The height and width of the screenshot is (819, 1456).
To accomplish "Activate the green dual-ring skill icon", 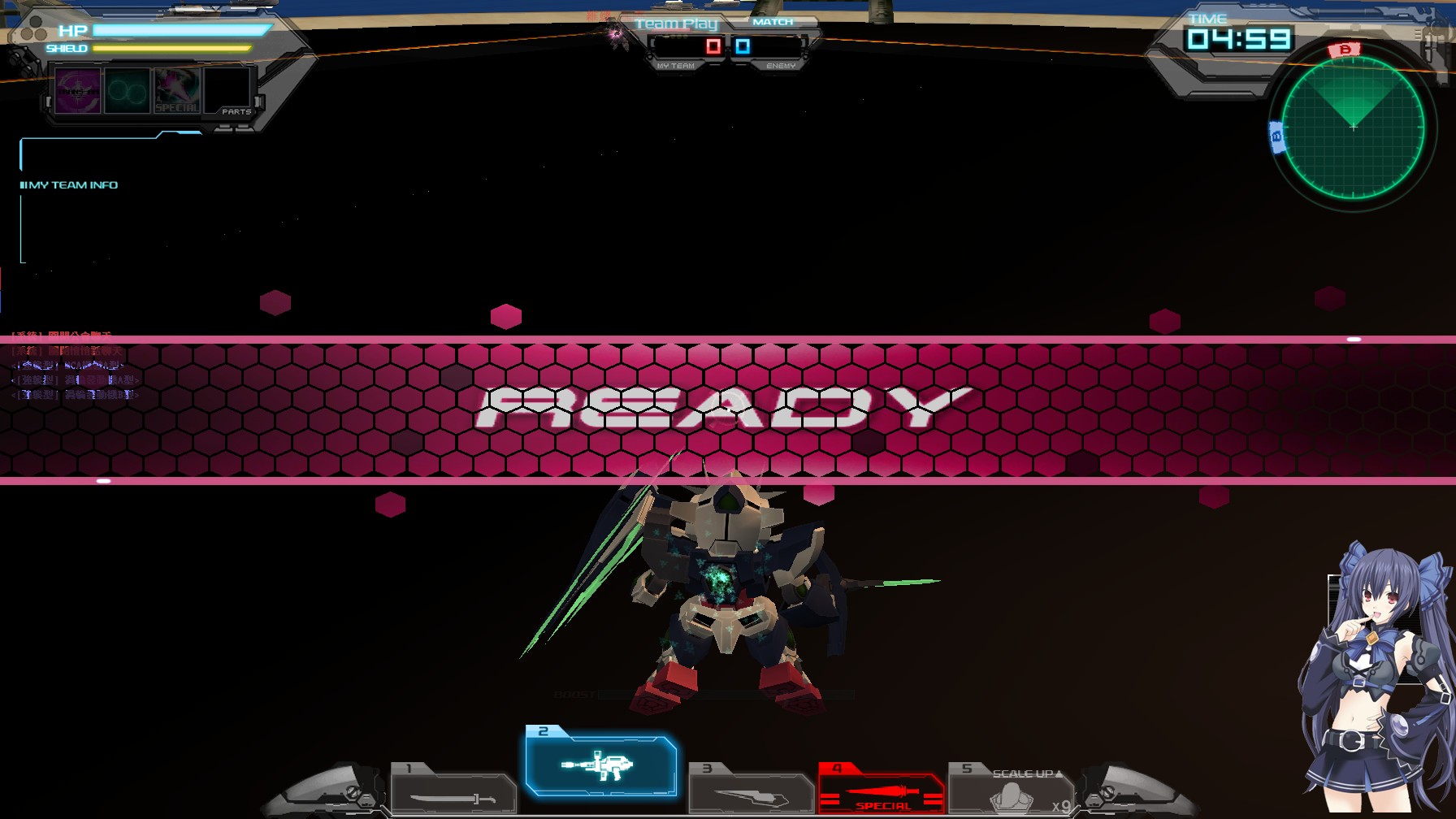I will click(125, 92).
